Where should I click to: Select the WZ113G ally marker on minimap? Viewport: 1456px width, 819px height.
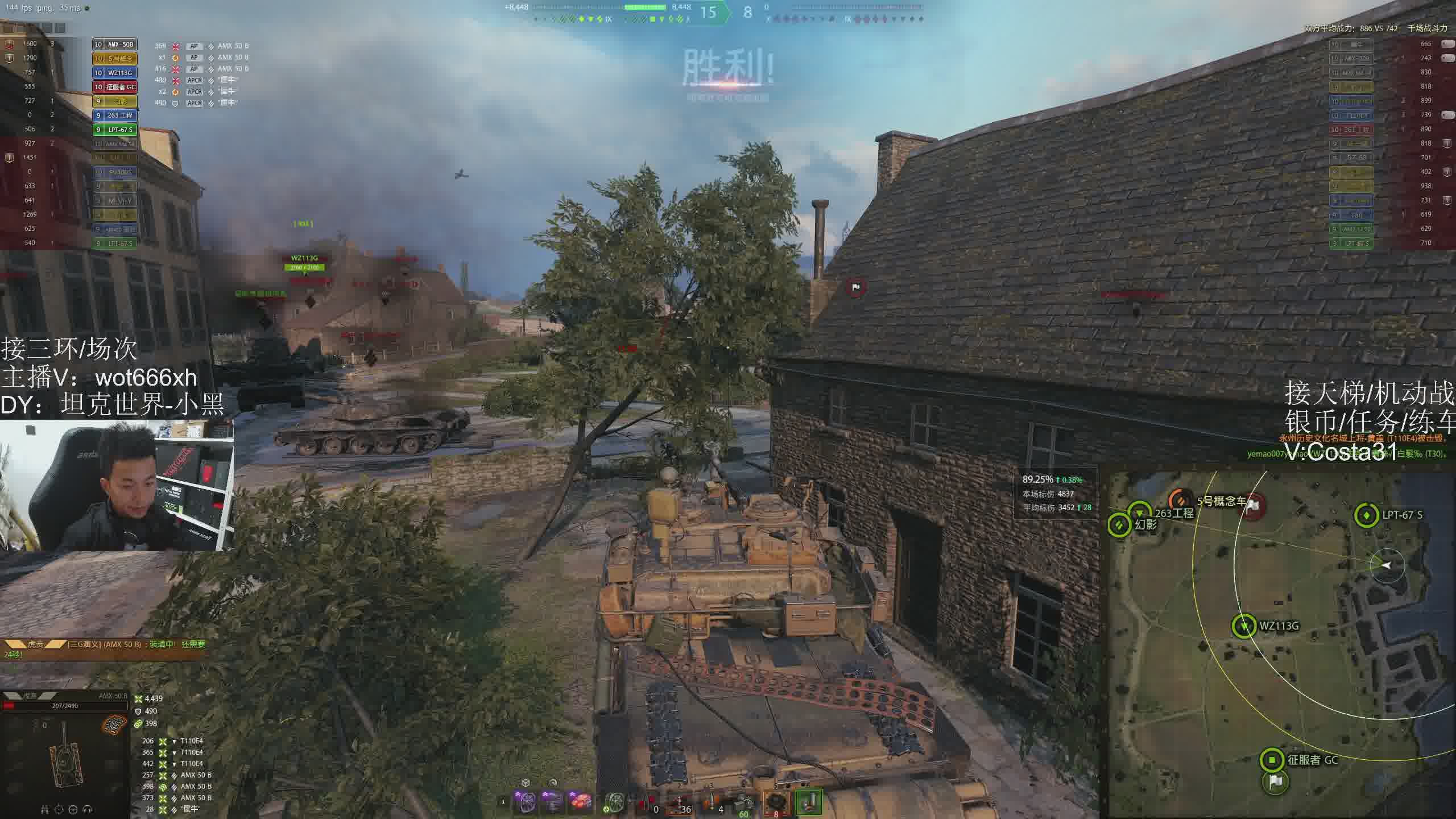[x=1244, y=626]
